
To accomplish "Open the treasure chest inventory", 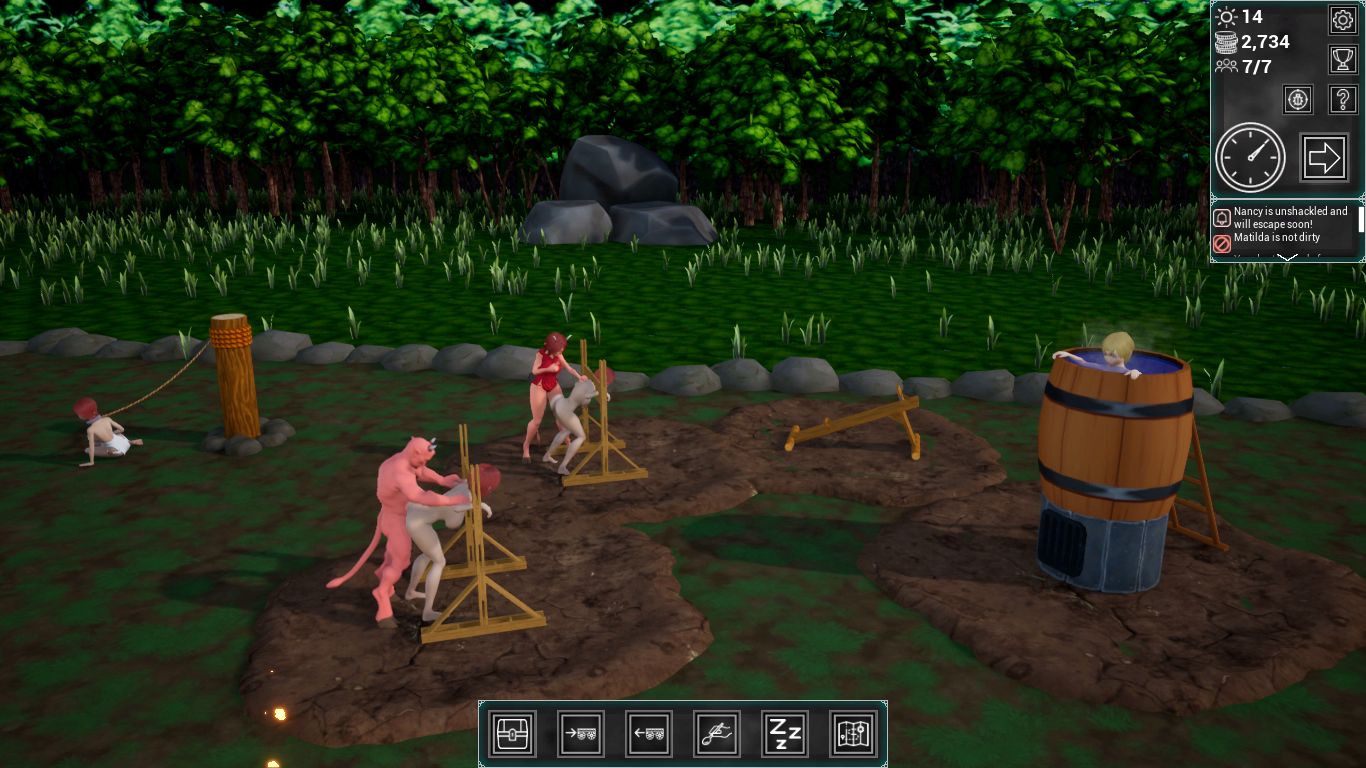I will 513,734.
